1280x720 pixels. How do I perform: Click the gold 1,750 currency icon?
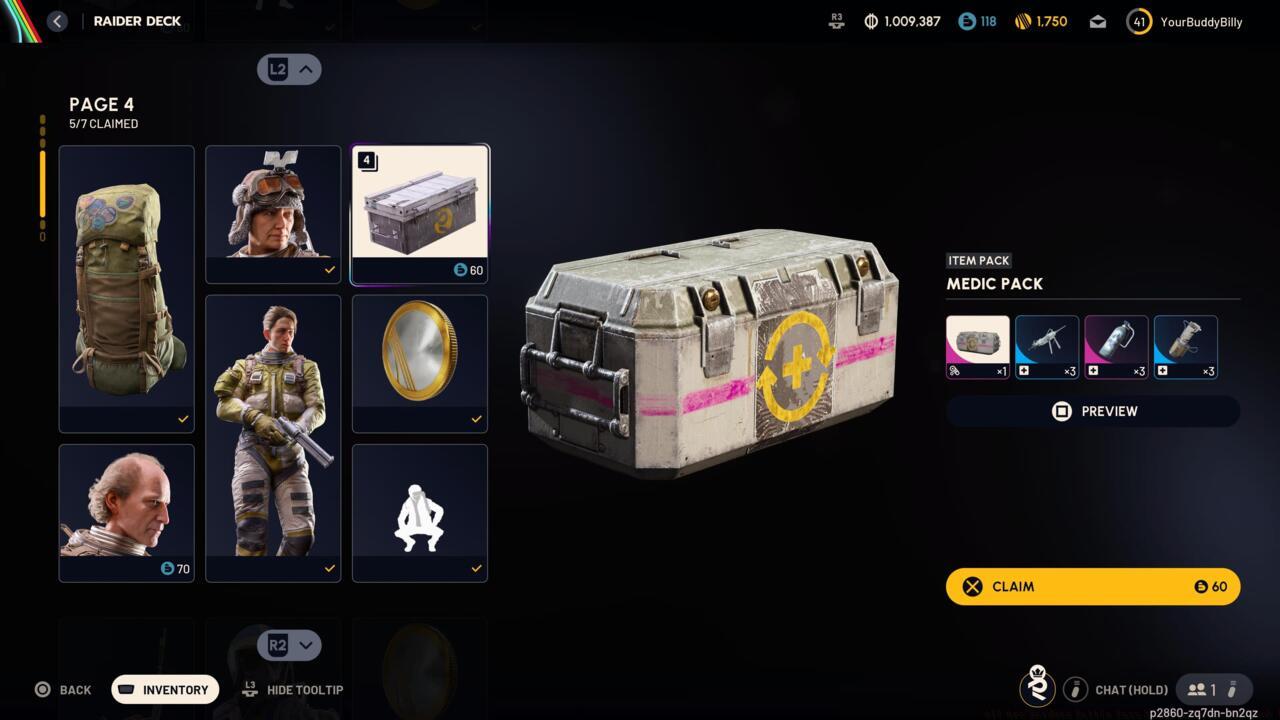click(1022, 21)
